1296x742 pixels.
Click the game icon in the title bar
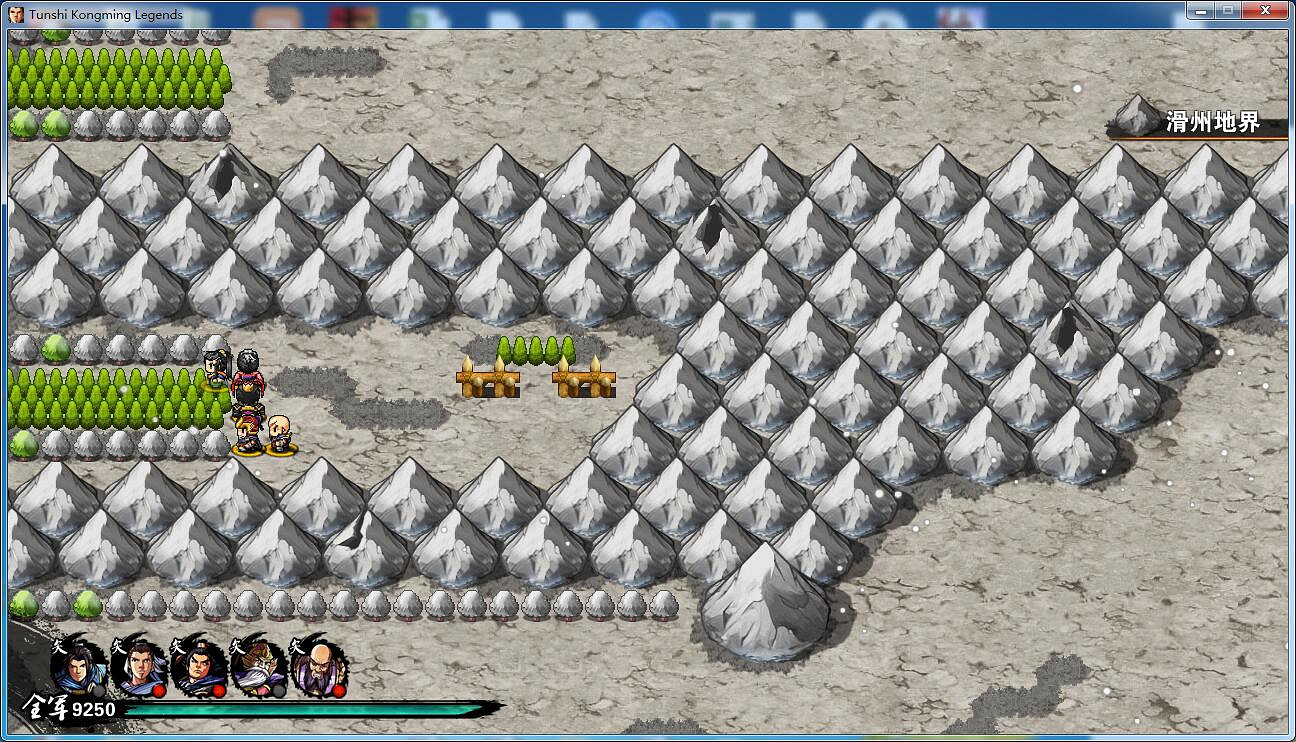pyautogui.click(x=18, y=14)
